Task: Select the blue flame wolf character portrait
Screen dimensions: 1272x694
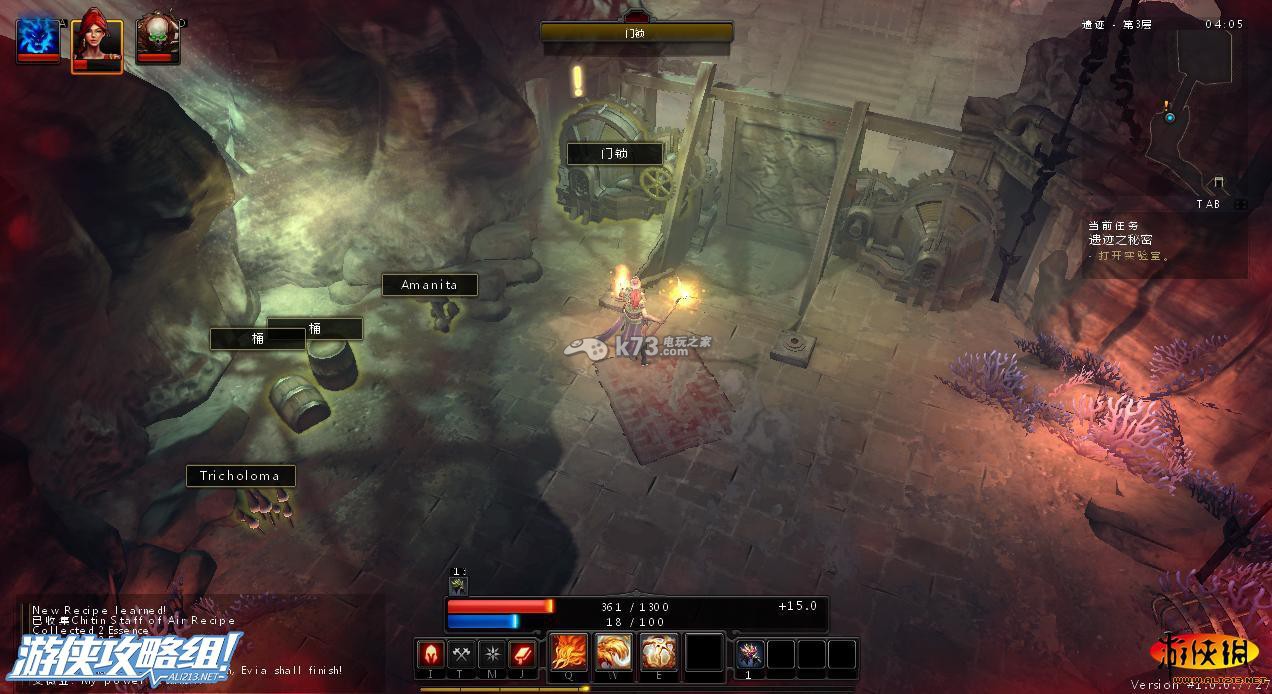Action: pos(38,38)
